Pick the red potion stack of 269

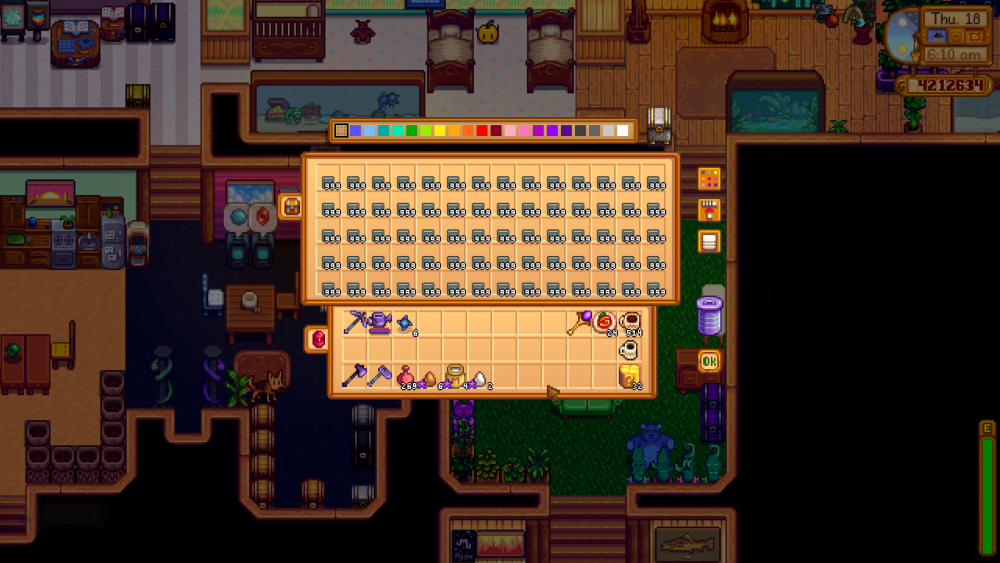[x=405, y=376]
